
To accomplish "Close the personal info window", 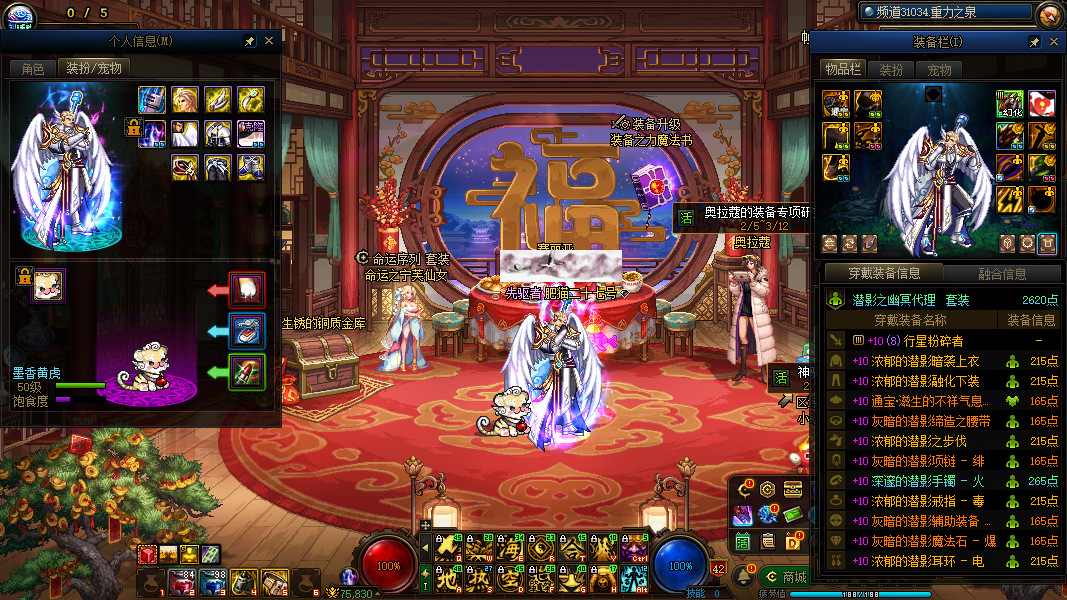I will tap(268, 41).
